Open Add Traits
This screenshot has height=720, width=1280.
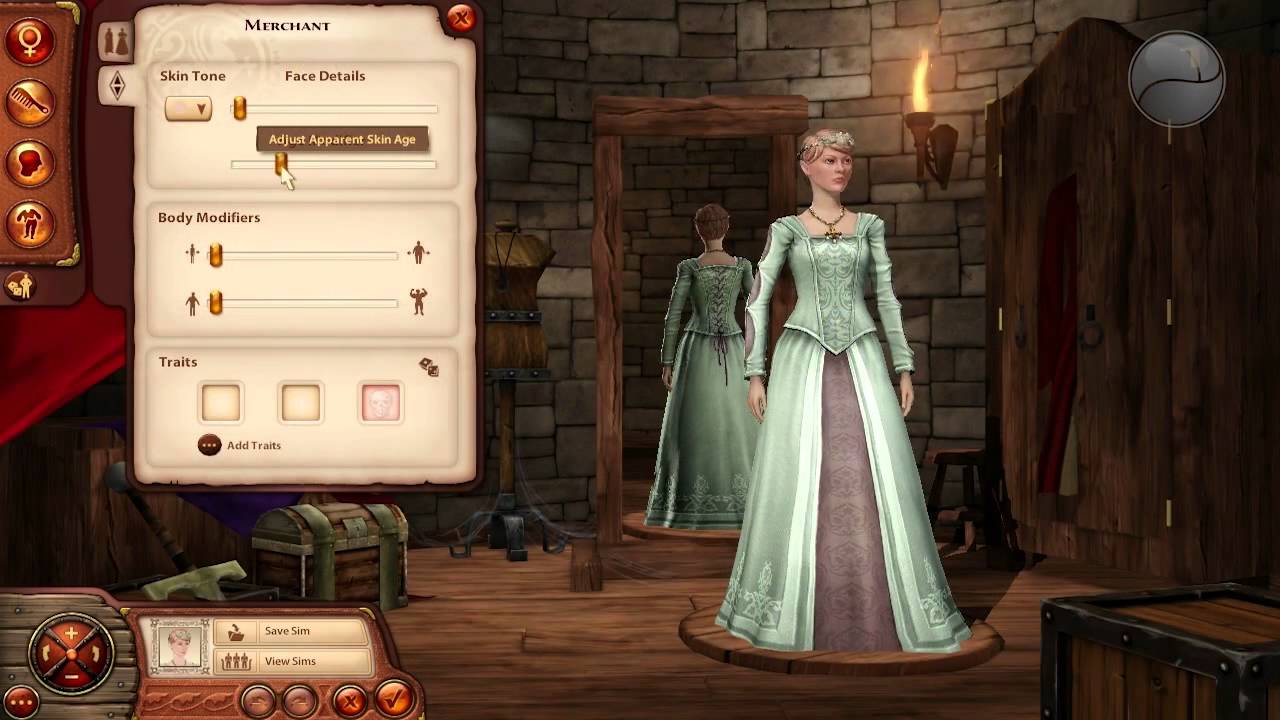[x=240, y=445]
